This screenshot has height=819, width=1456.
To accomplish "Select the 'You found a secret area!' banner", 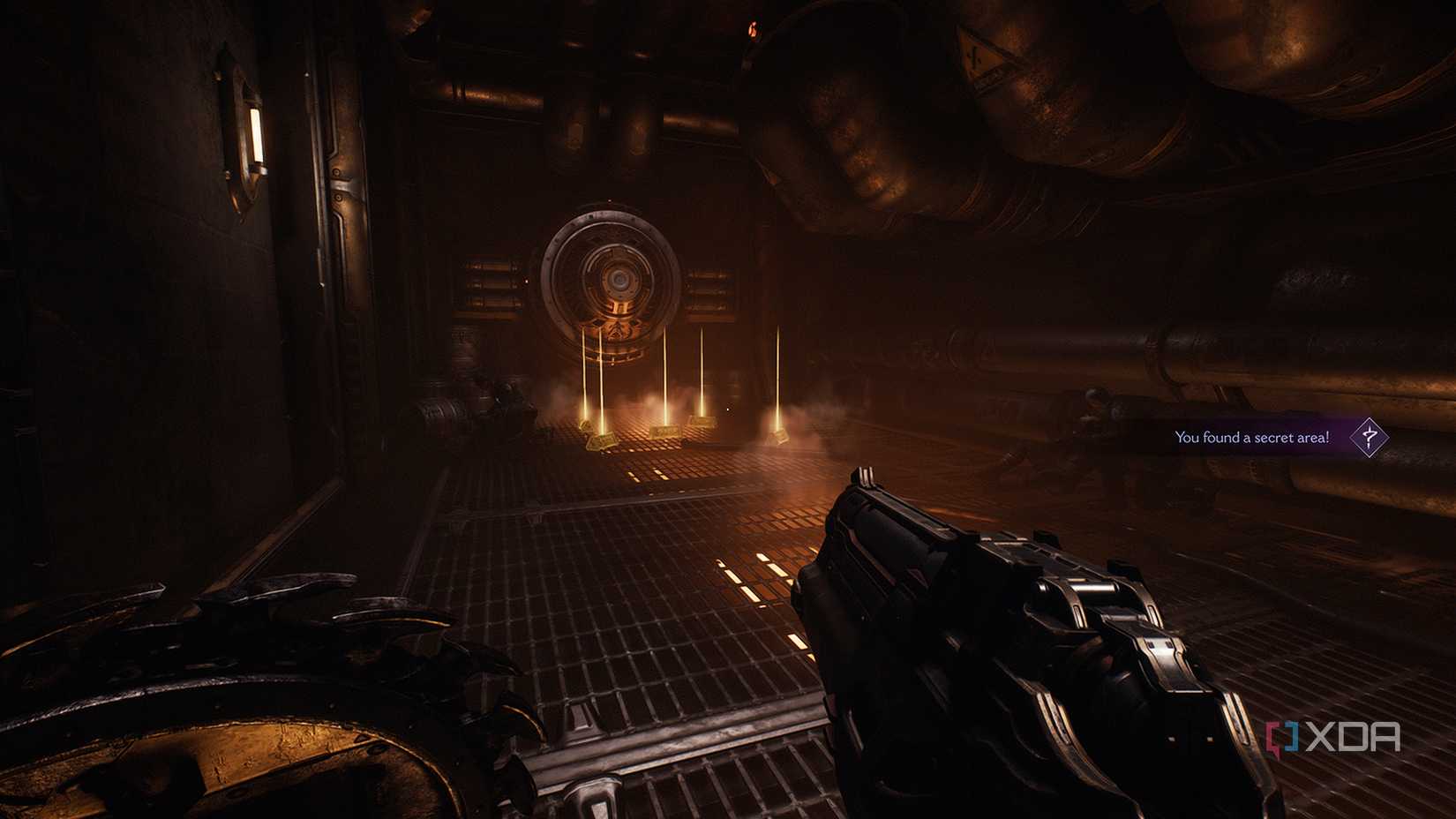I will (1253, 437).
